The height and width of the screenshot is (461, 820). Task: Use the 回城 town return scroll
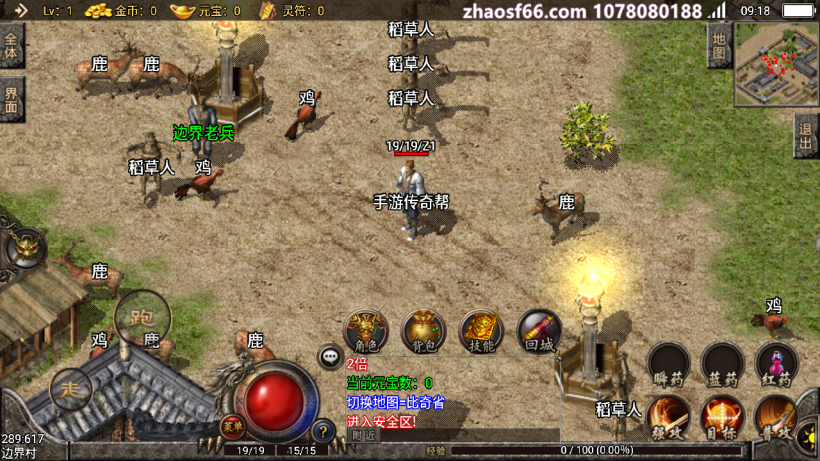[539, 331]
